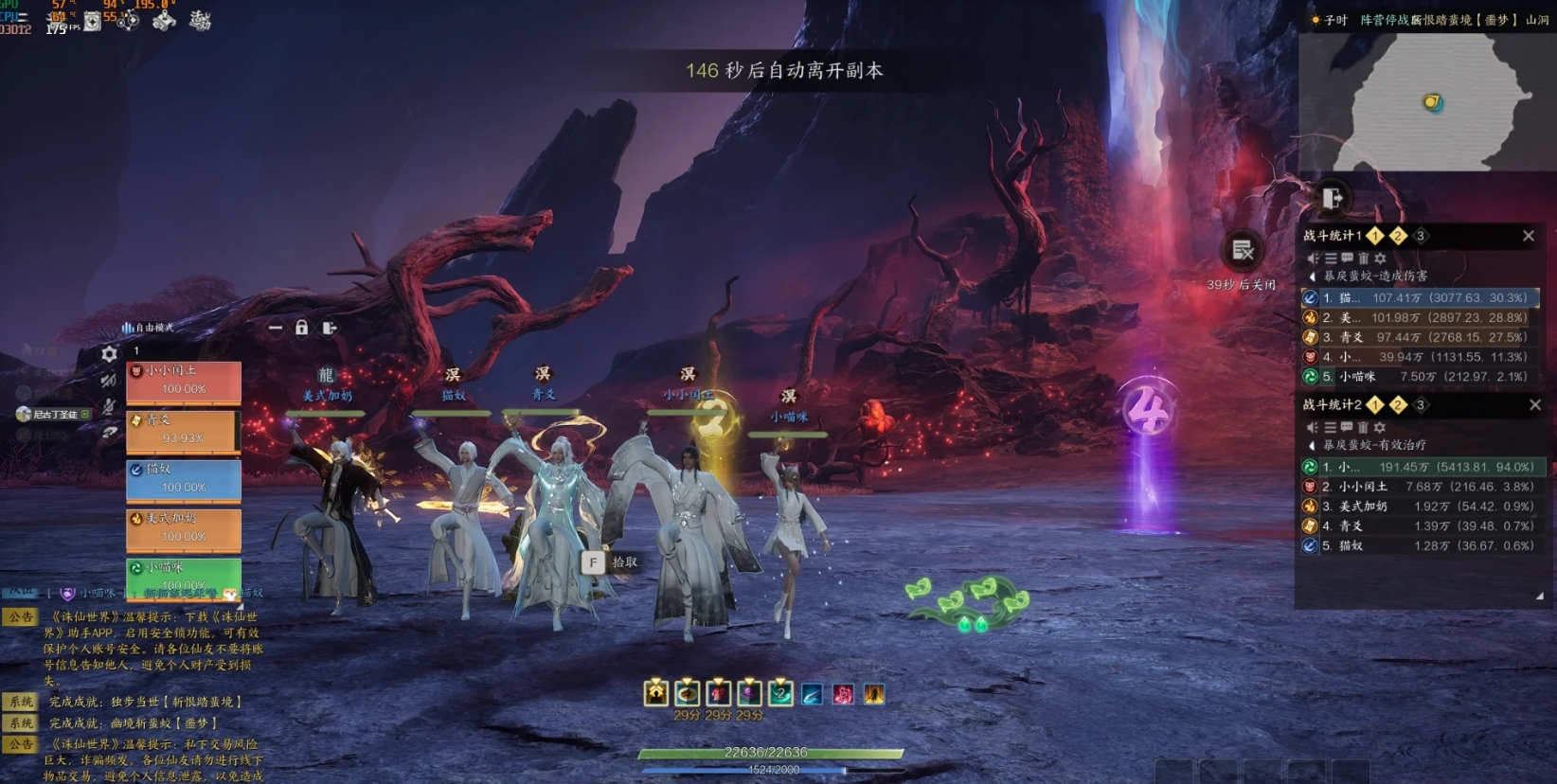Inspect the food plate buff icon

point(688,693)
